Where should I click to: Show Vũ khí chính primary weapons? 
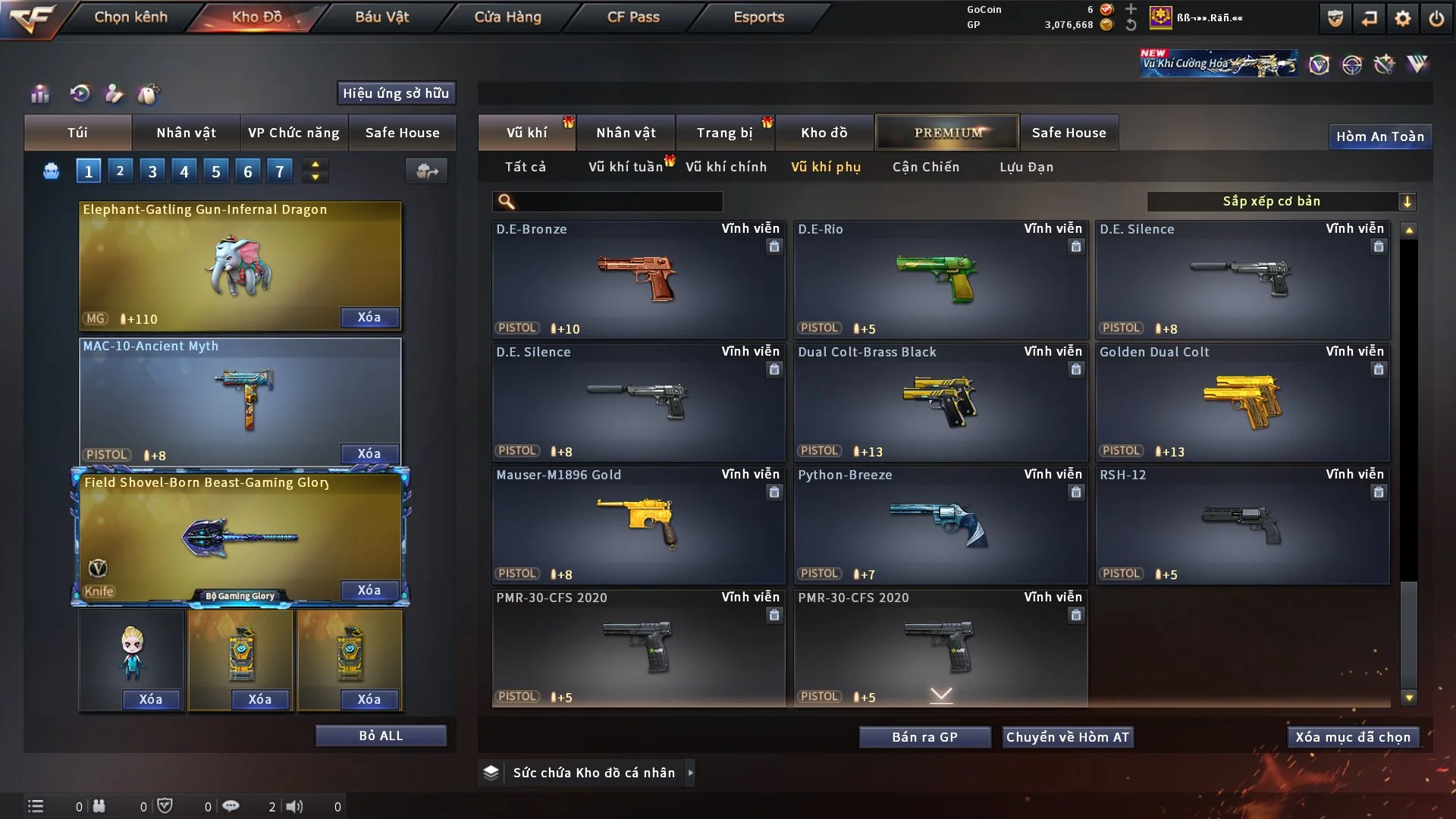click(726, 167)
